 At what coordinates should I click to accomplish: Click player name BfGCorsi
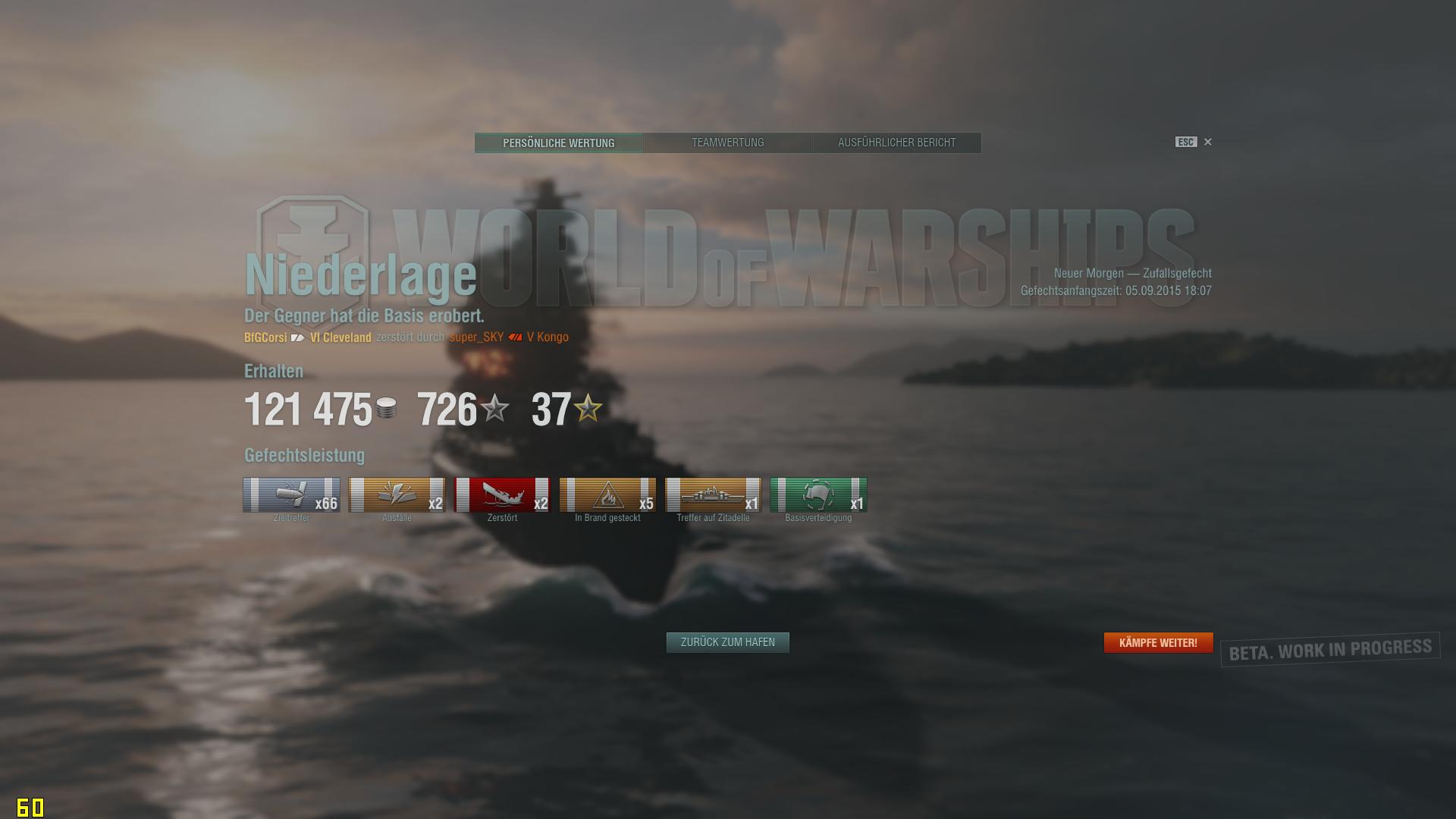click(265, 337)
